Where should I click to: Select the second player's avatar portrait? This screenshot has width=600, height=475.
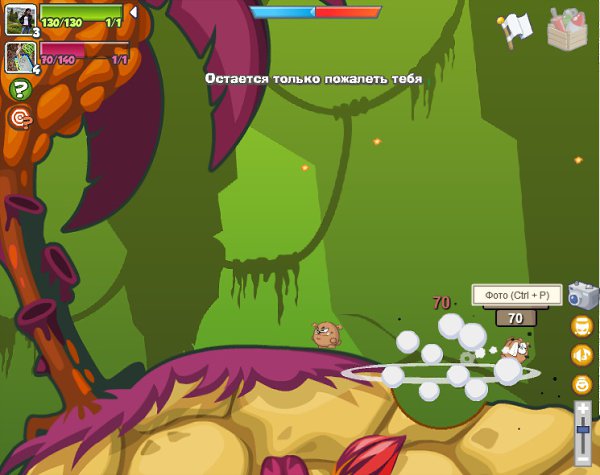(x=19, y=55)
